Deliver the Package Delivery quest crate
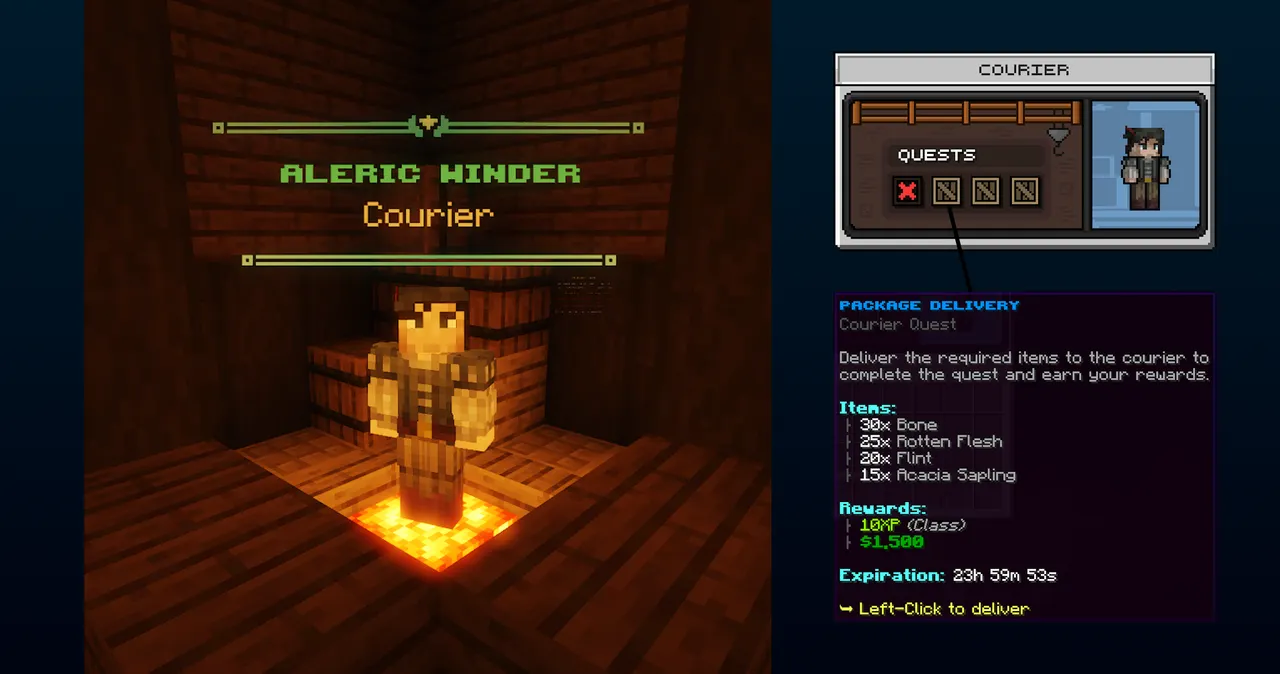Image resolution: width=1280 pixels, height=674 pixels. pyautogui.click(x=946, y=191)
